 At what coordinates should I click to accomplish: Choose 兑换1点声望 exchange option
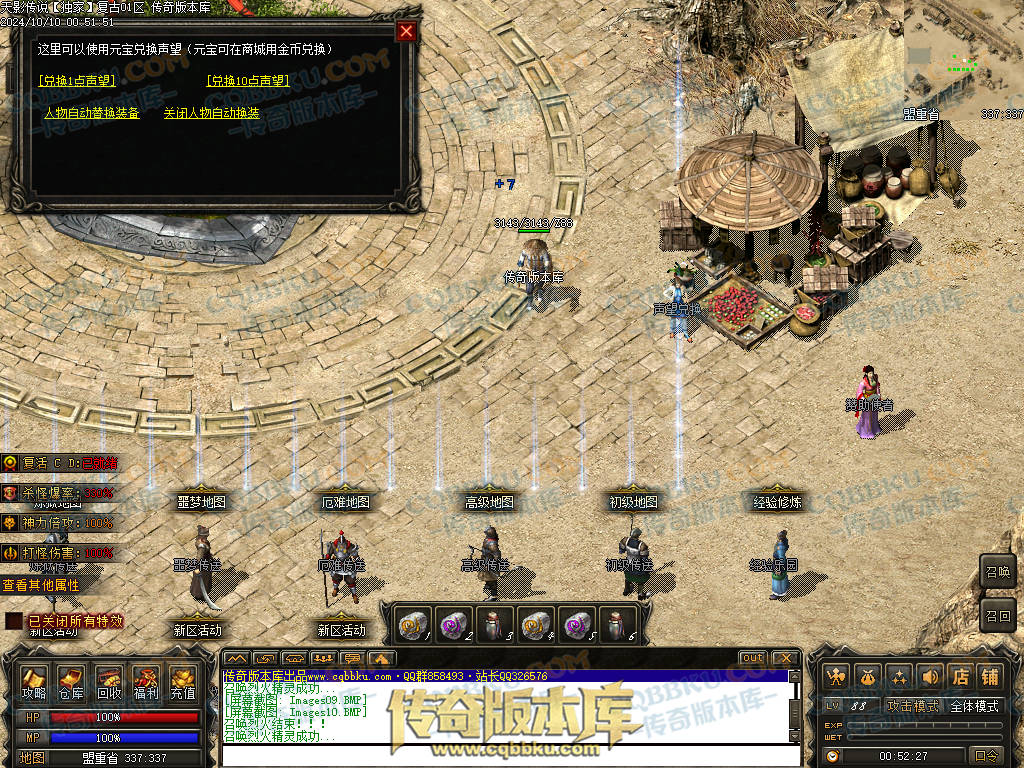coord(77,81)
